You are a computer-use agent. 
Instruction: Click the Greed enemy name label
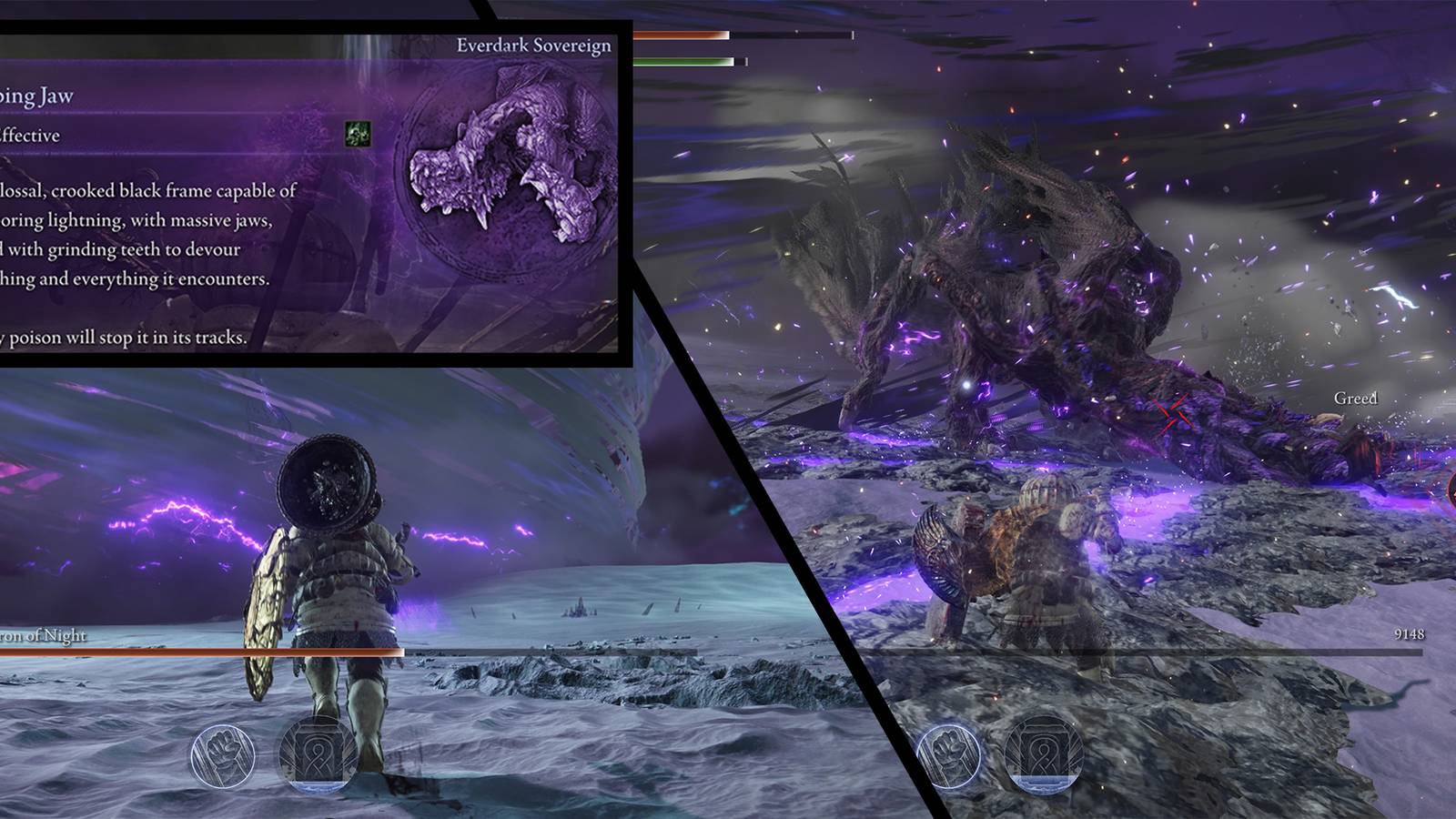point(1355,398)
